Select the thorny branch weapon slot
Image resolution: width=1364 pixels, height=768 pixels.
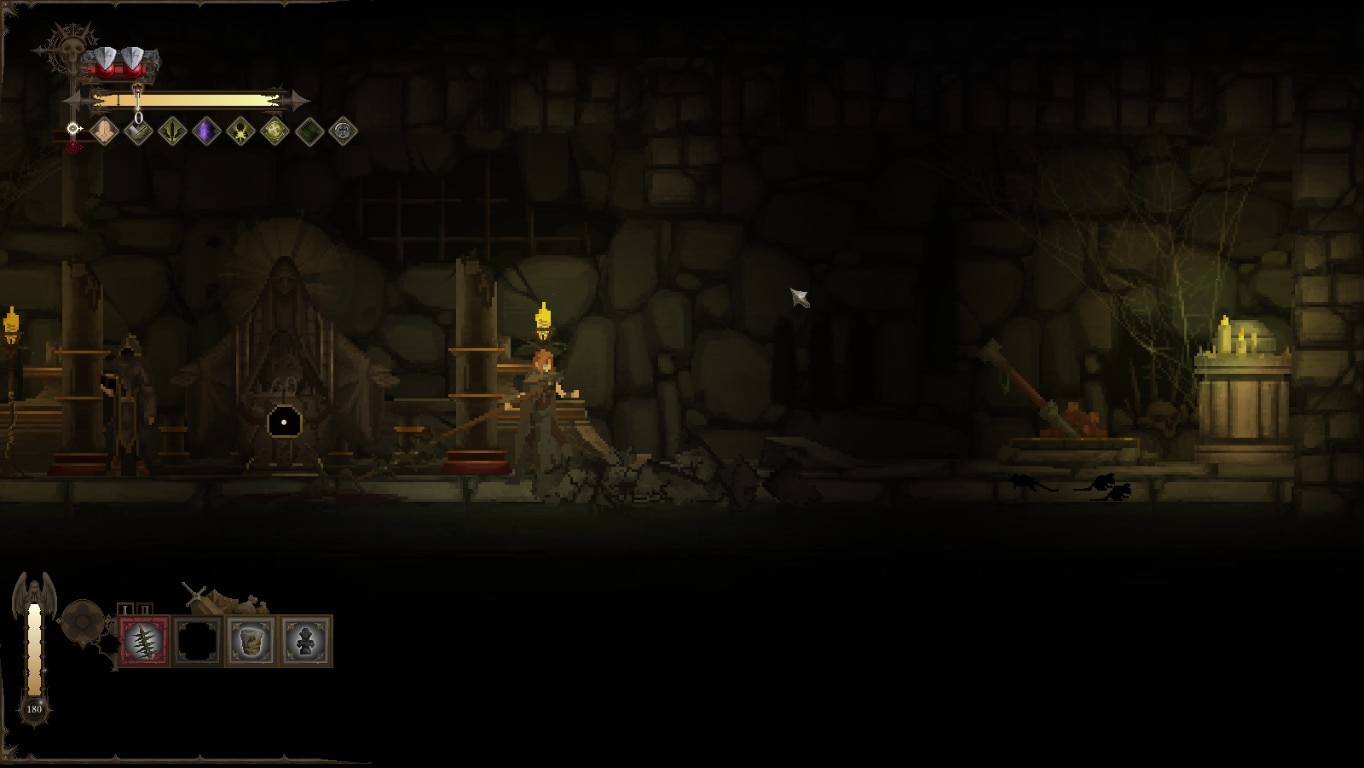click(x=145, y=641)
